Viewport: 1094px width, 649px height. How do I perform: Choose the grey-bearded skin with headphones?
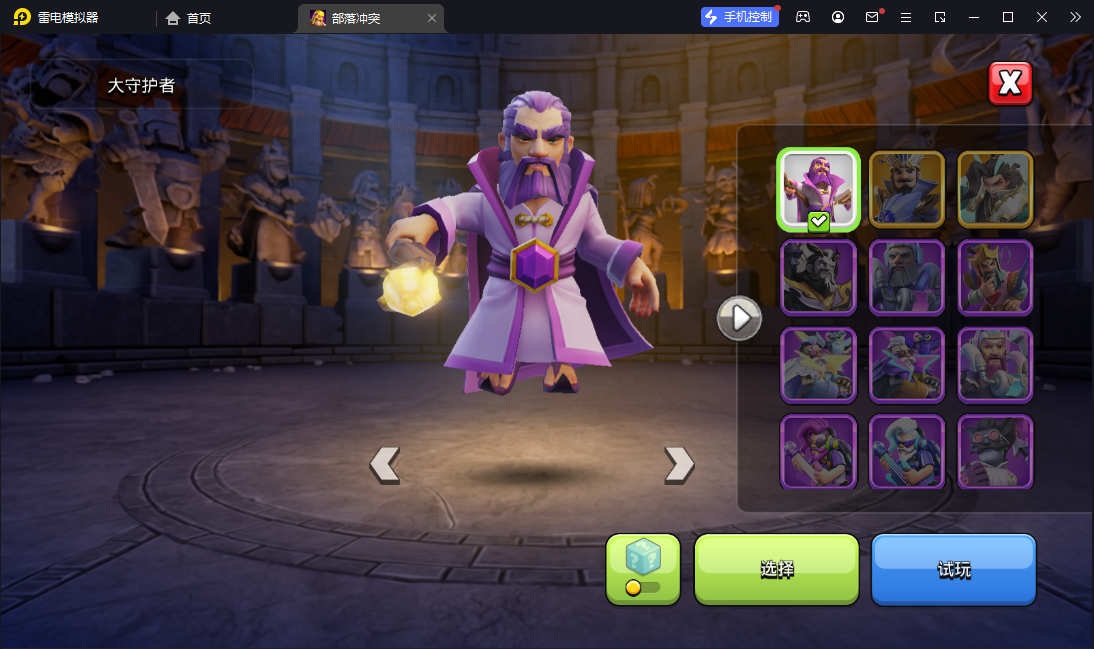(x=907, y=277)
